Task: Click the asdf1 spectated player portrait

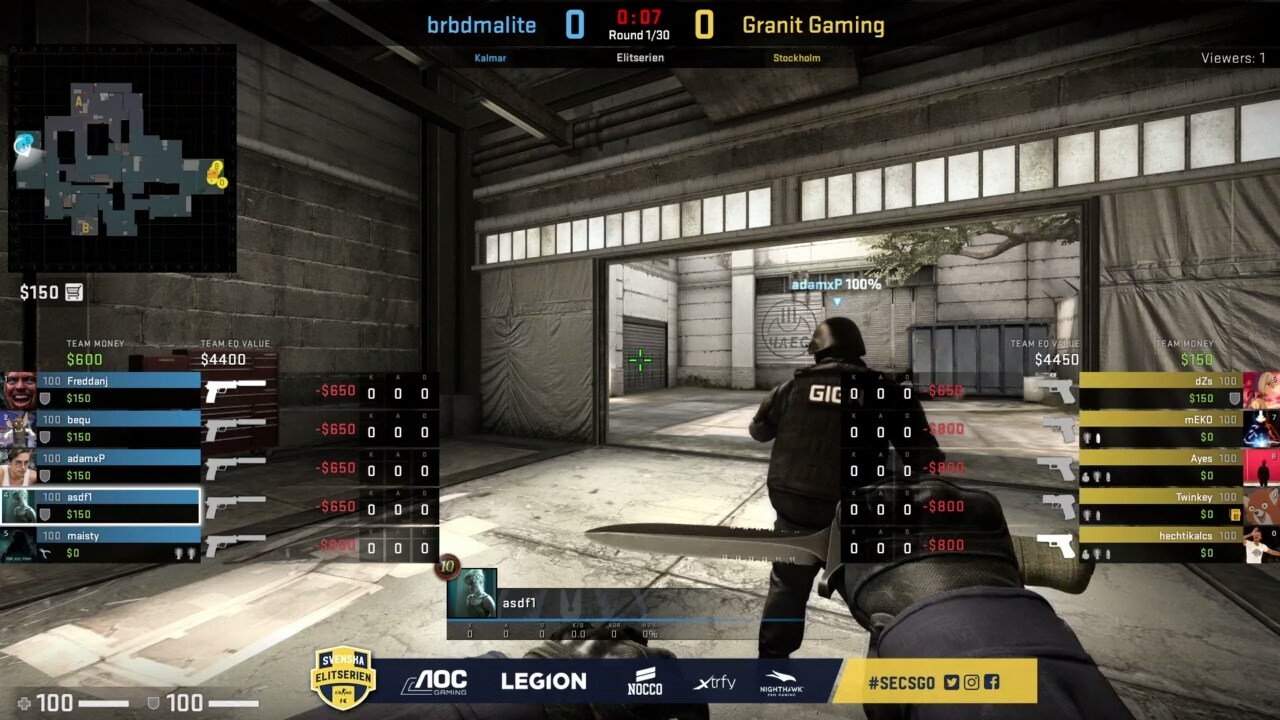Action: pyautogui.click(x=471, y=593)
